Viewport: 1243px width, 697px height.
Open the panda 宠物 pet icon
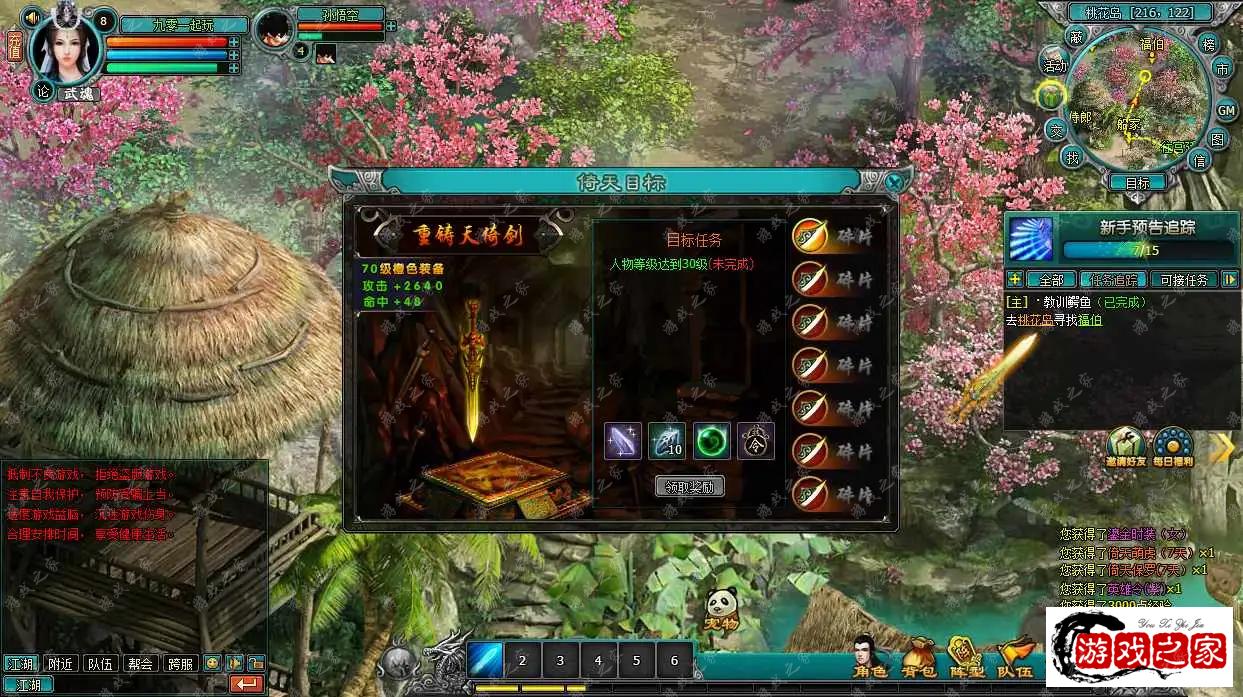click(721, 610)
